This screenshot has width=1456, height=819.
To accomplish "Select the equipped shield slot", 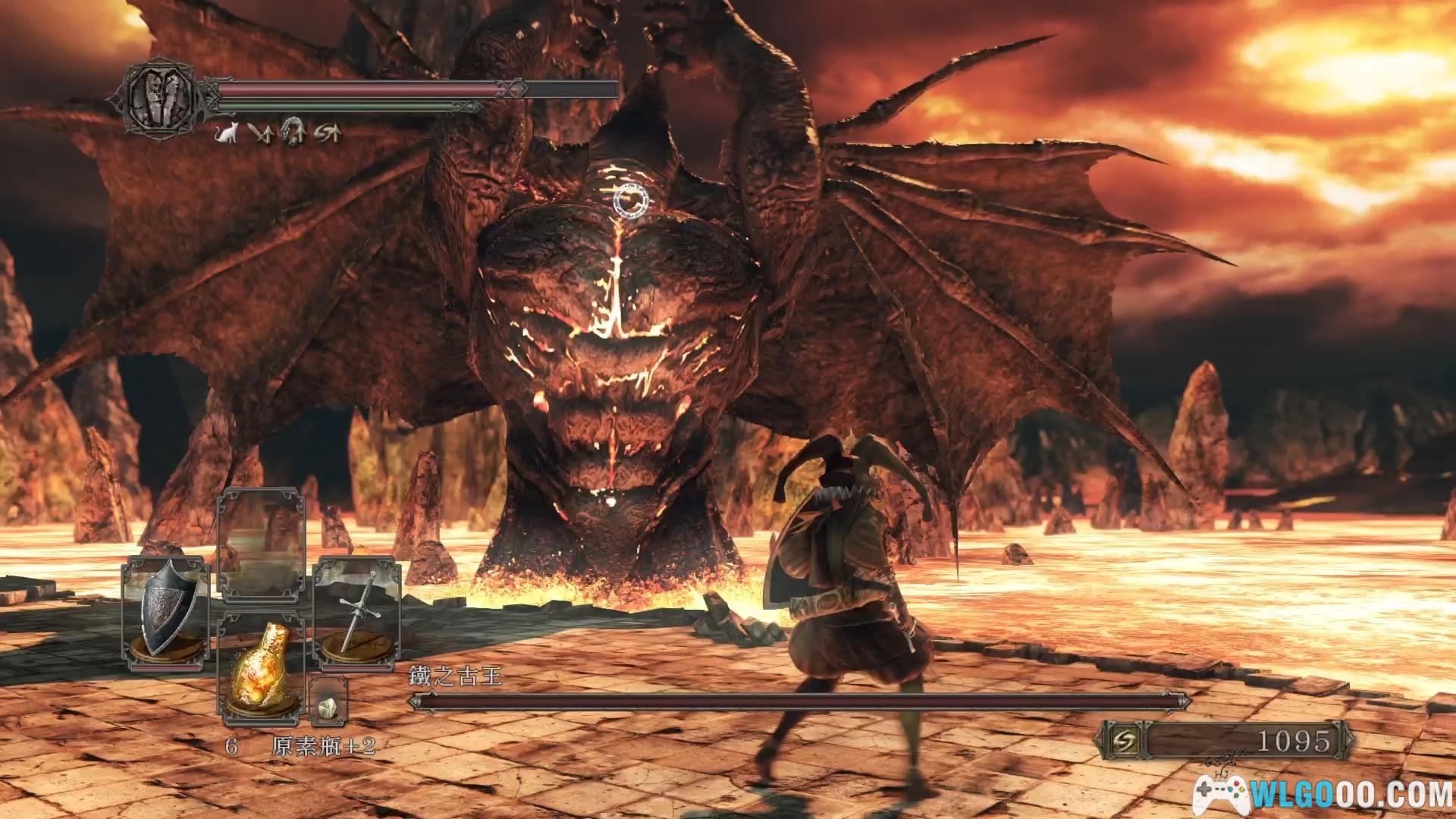I will (x=166, y=613).
